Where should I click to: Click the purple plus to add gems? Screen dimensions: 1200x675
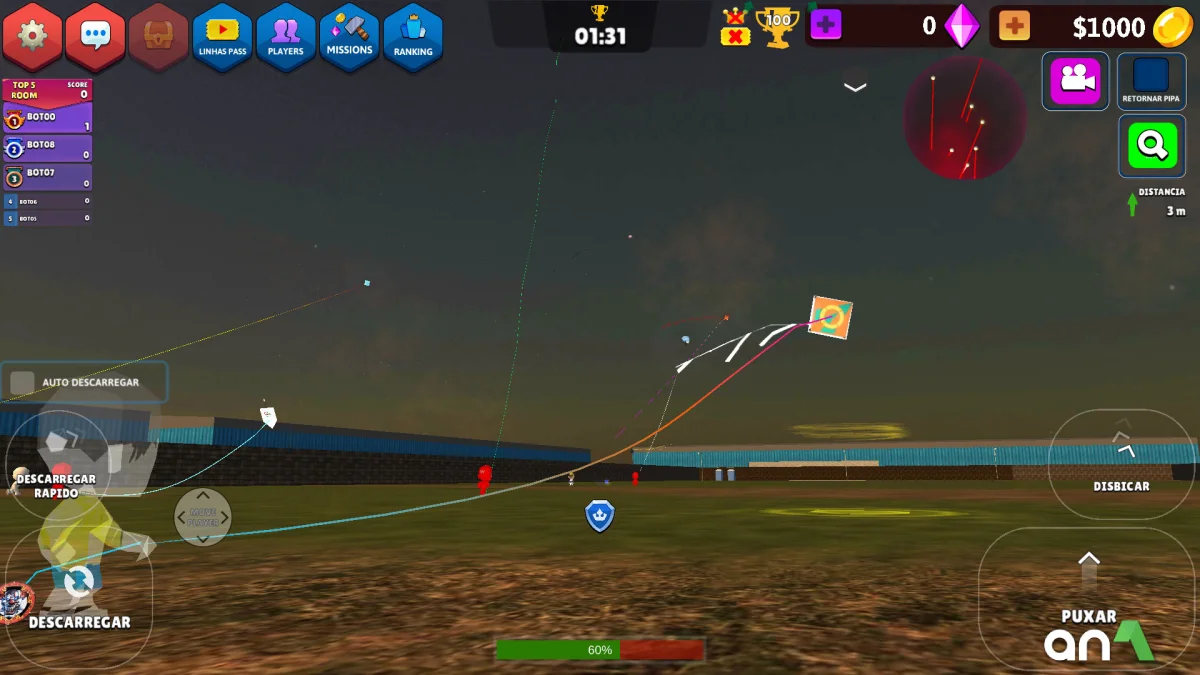(825, 26)
